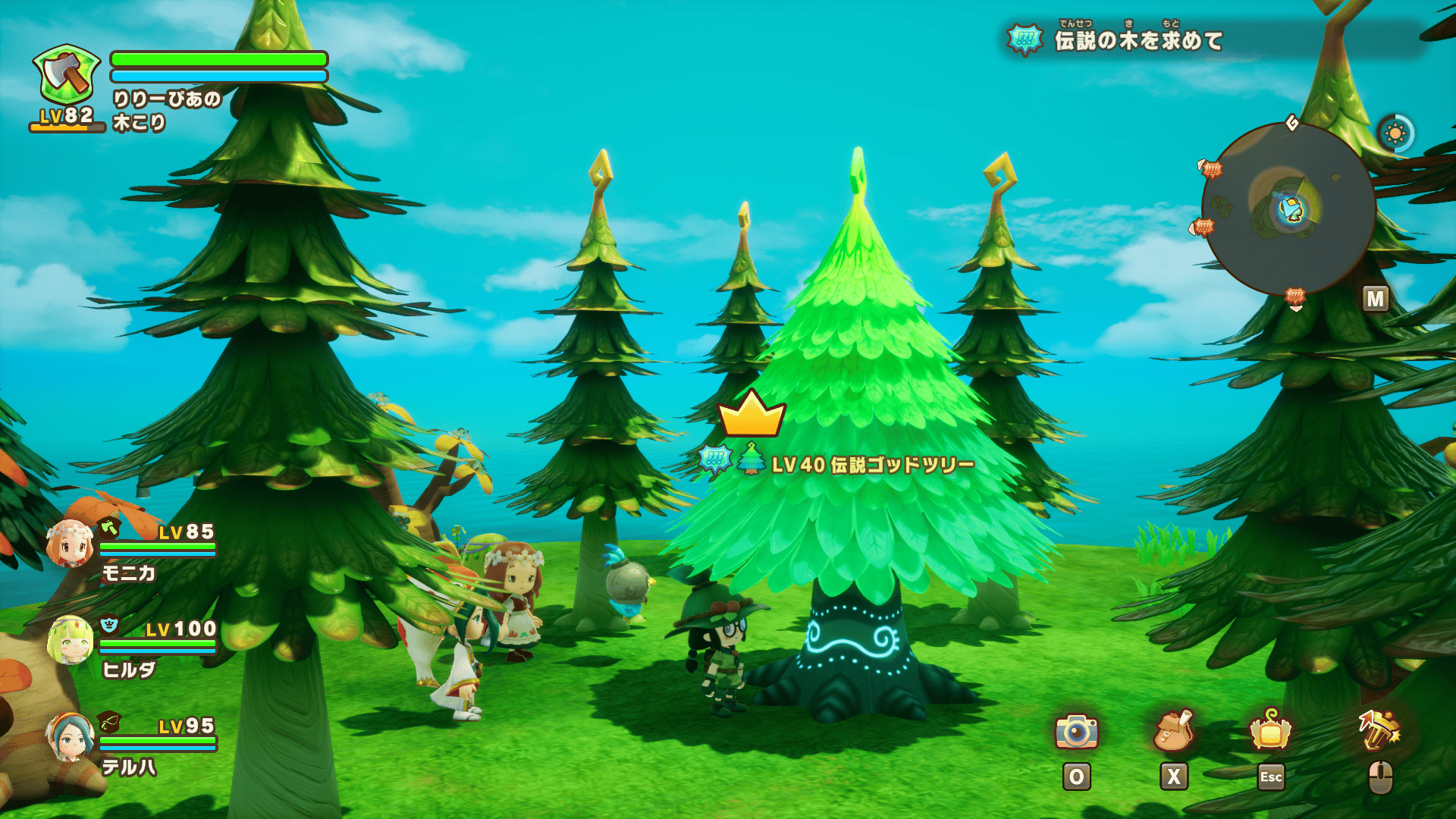The height and width of the screenshot is (819, 1456).
Task: Open the camera photo mode icon
Action: coord(1076,732)
